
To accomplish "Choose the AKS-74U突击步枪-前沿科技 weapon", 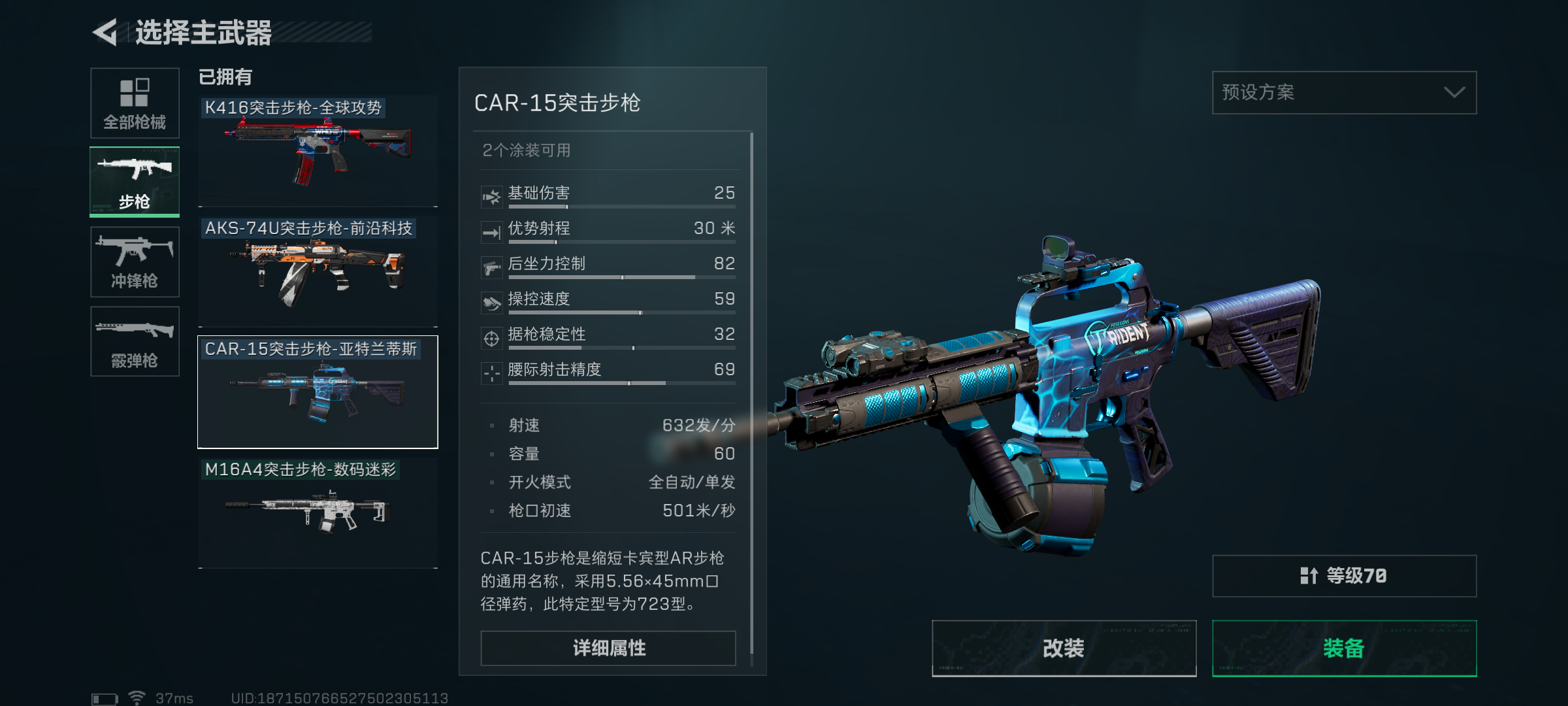I will 318,272.
